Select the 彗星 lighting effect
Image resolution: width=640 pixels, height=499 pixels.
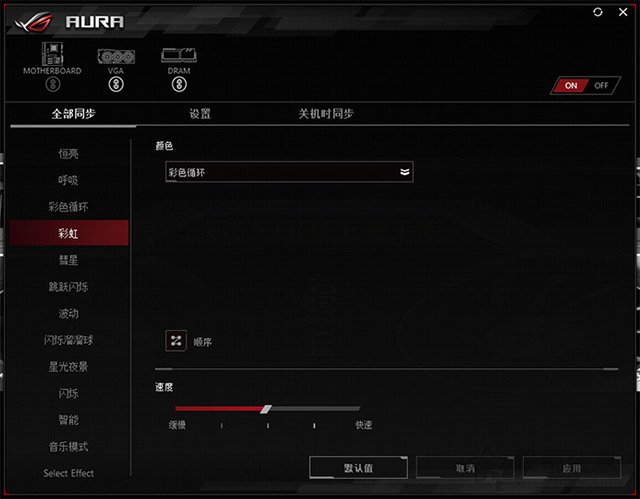coord(68,260)
